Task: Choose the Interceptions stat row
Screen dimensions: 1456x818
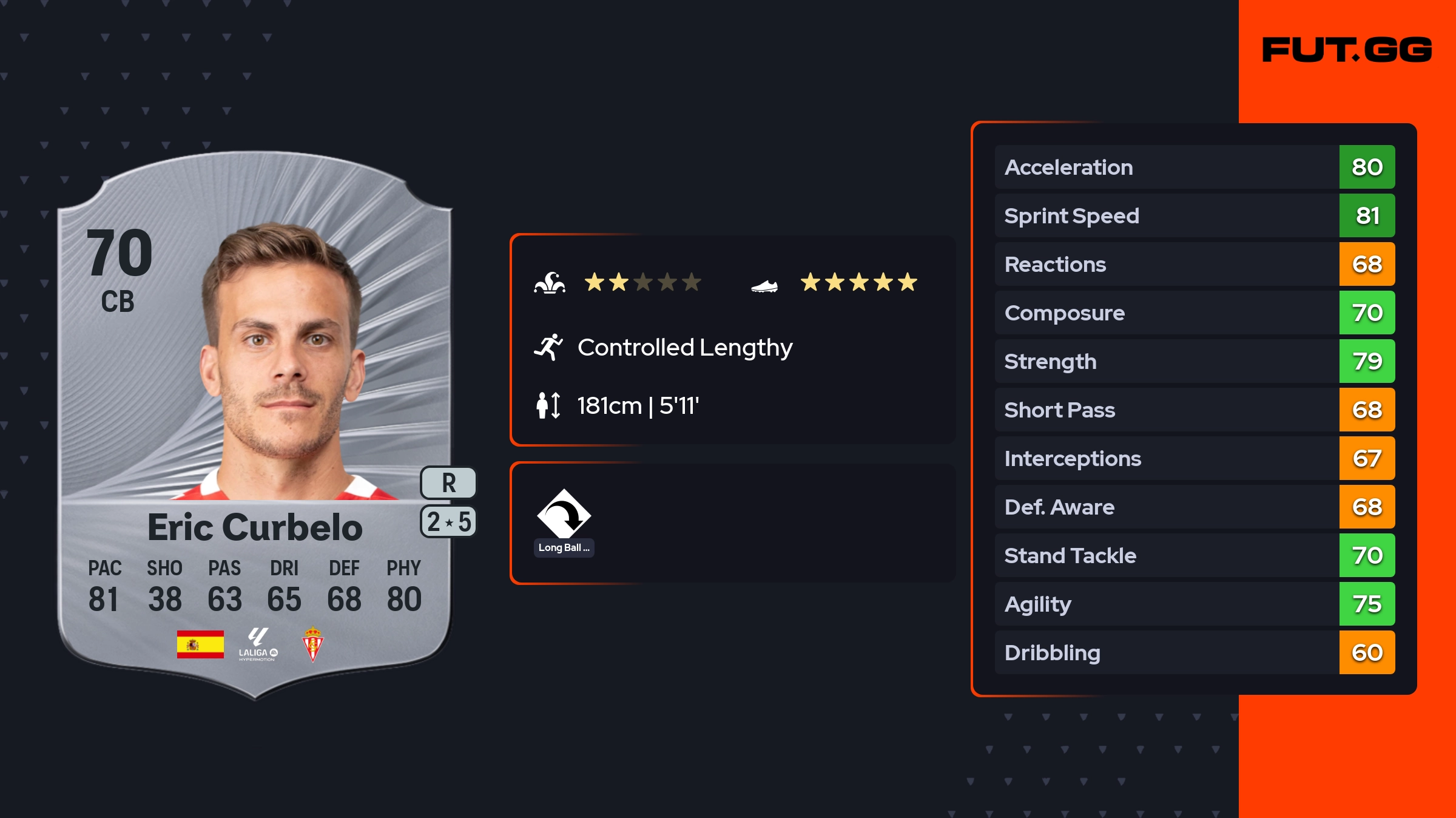Action: tap(1195, 458)
